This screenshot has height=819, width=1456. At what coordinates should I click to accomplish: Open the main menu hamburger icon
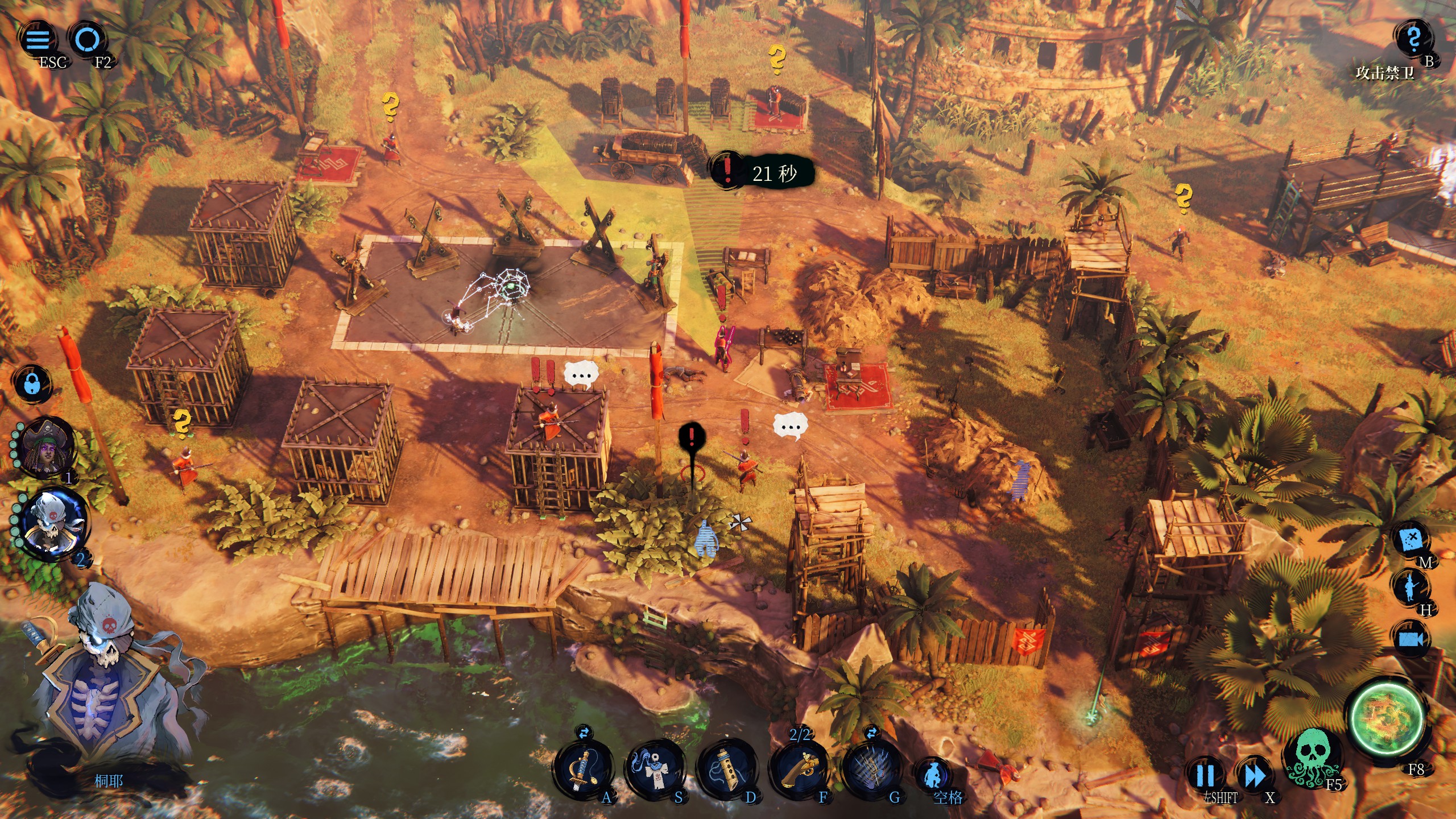(38, 40)
